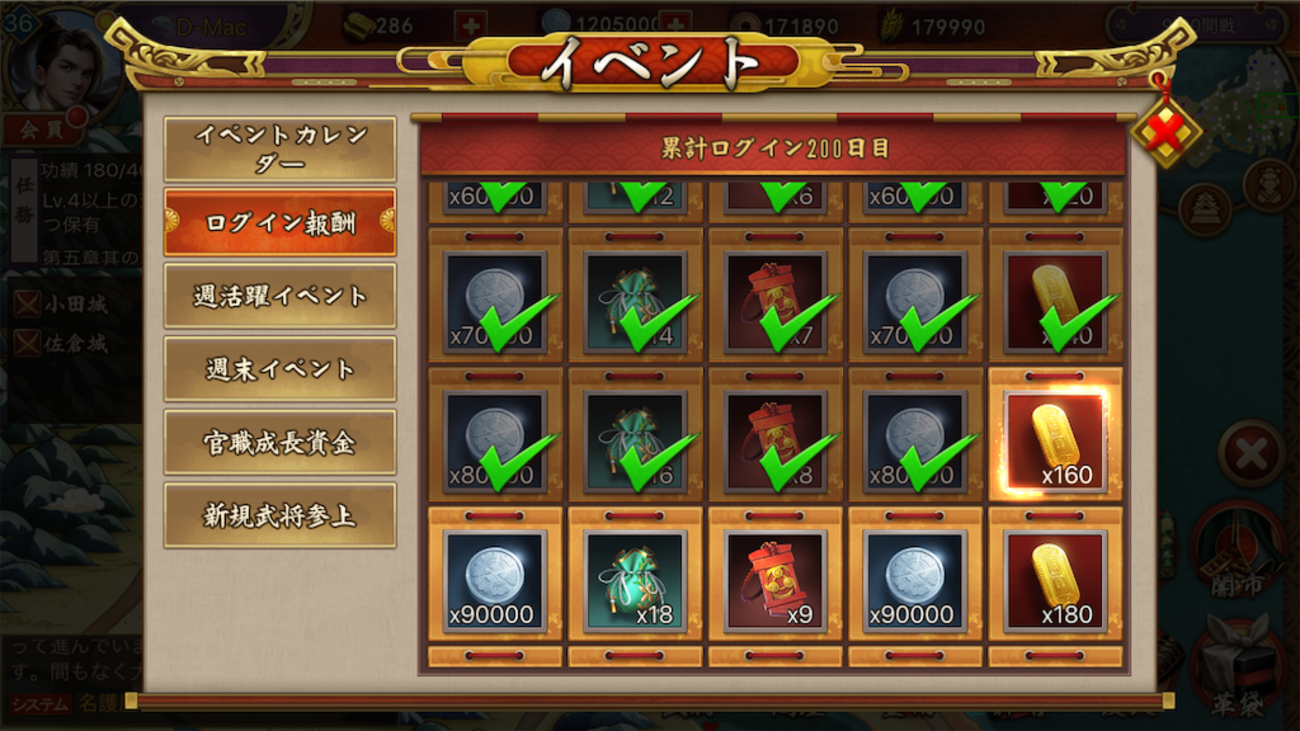Open the イベントカレンダー tab
Screen dimensions: 1300x731
280,149
